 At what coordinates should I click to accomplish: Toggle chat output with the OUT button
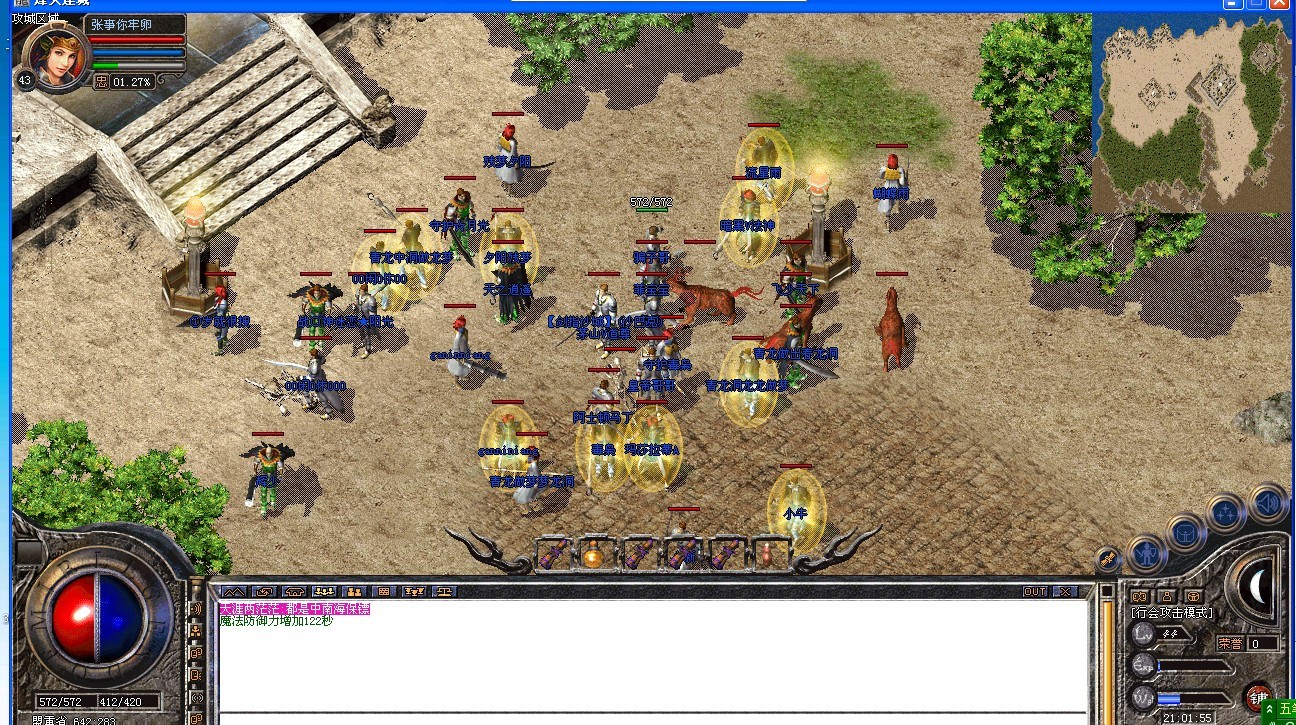click(1034, 590)
